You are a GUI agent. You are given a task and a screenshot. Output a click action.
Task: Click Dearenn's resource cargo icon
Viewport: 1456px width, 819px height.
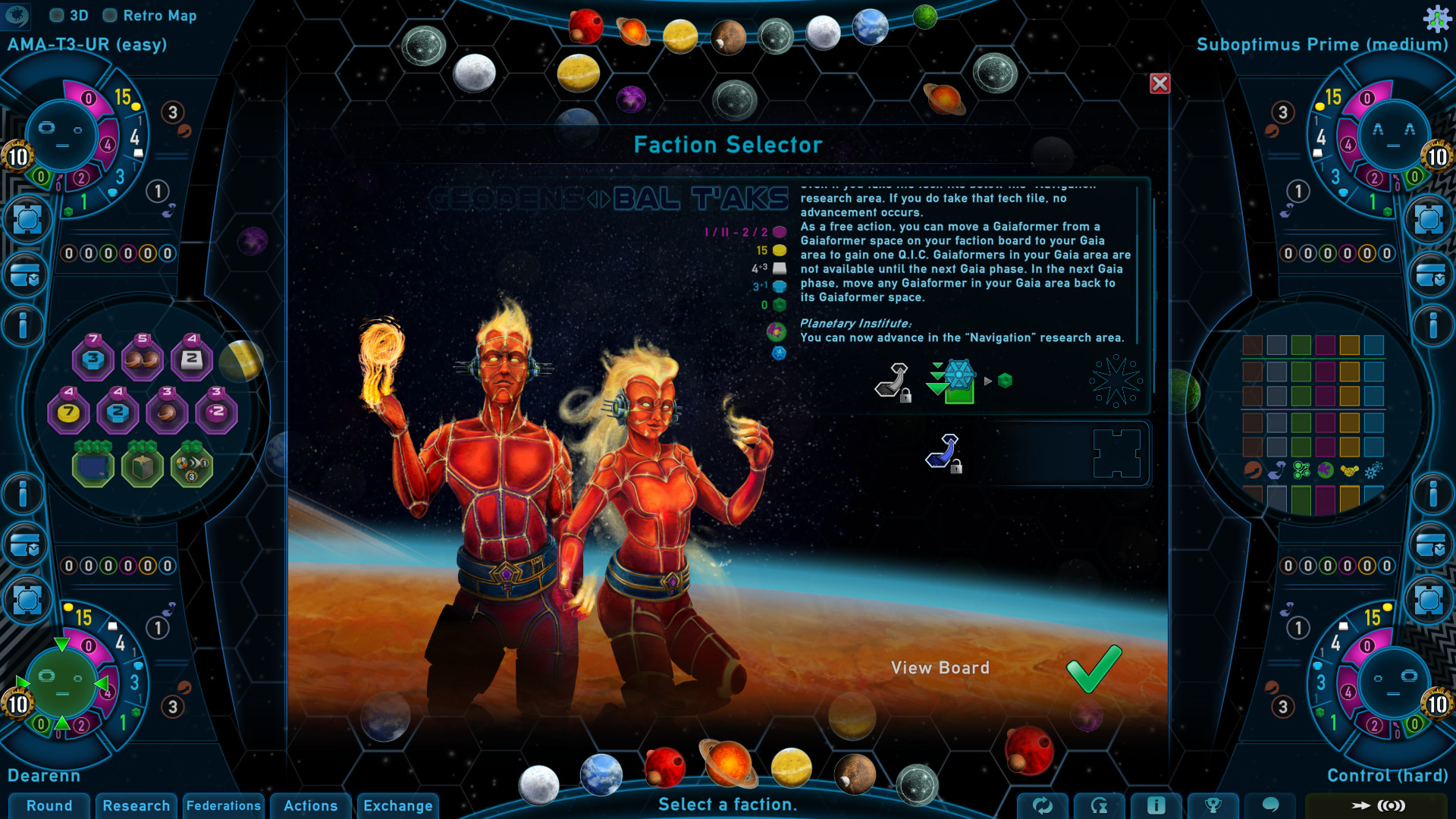25,545
